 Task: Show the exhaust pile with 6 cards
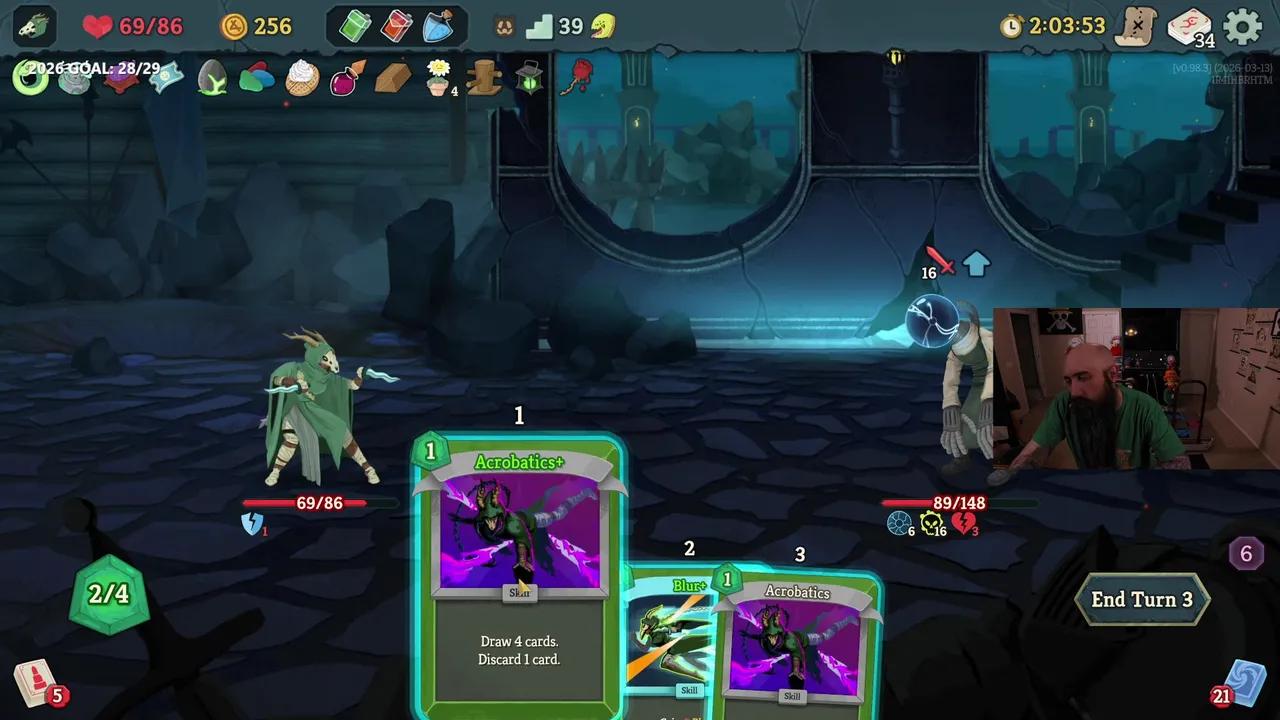tap(1246, 554)
